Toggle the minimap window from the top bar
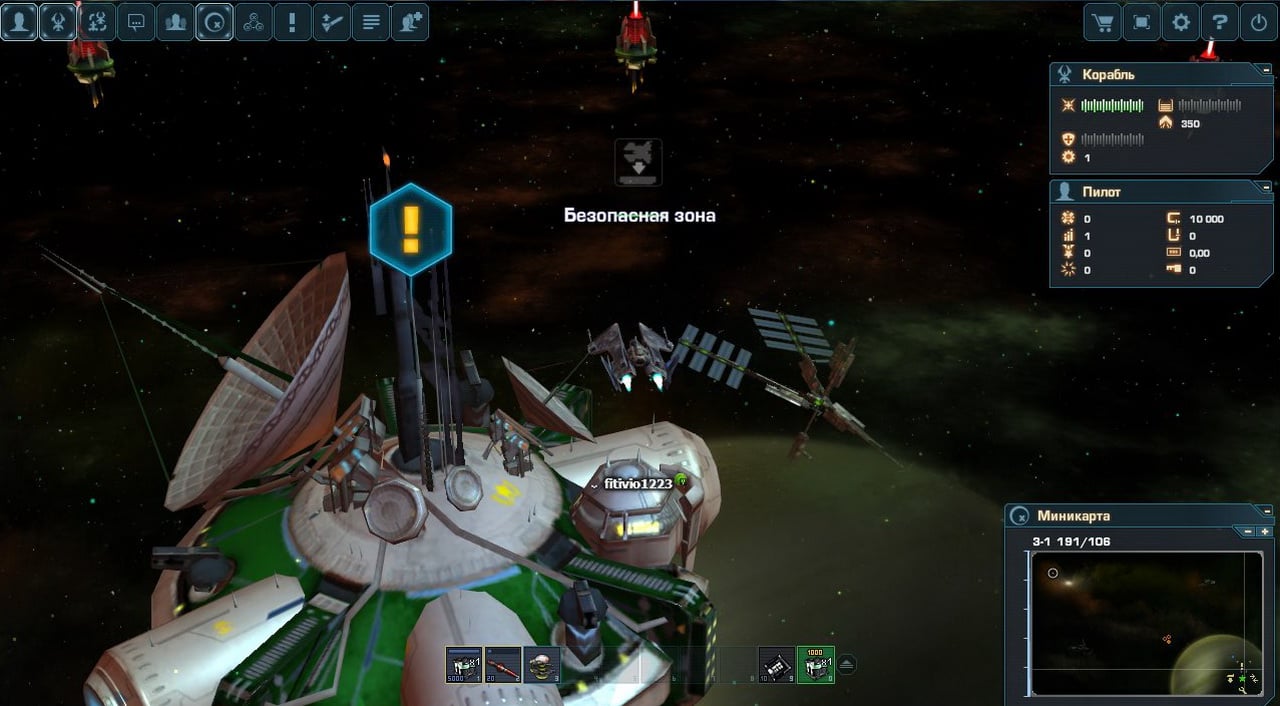The width and height of the screenshot is (1280, 706). [214, 21]
